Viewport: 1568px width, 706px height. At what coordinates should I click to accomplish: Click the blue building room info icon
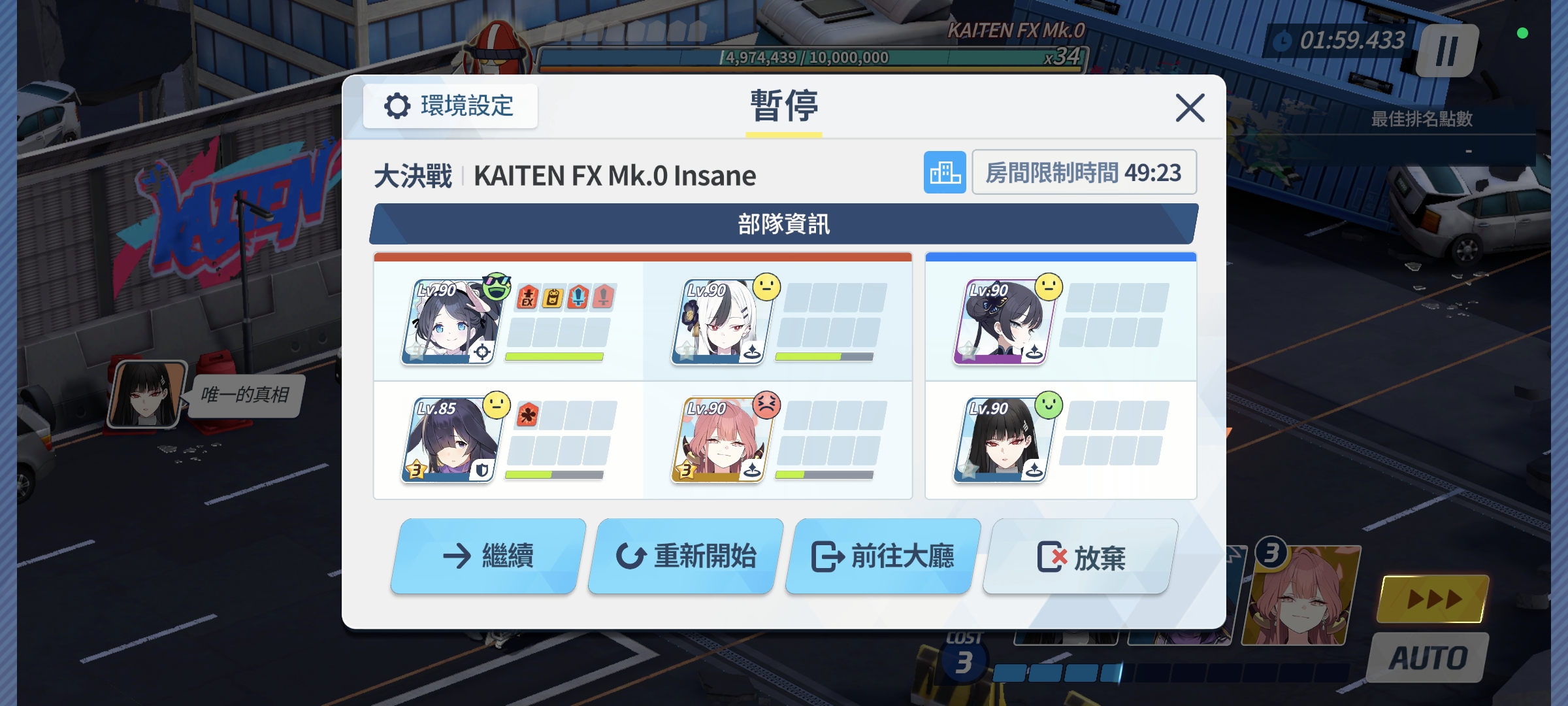[x=945, y=172]
